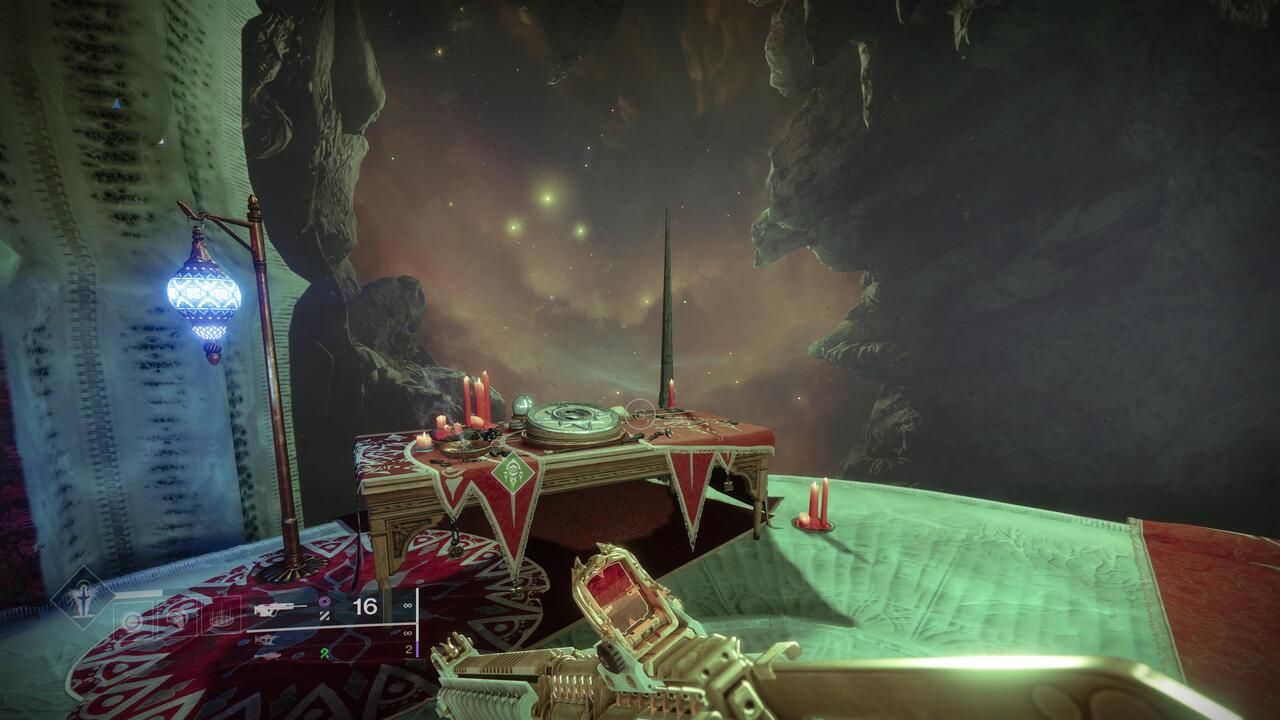Click the heavy ammo count showing 2
Viewport: 1280px width, 720px height.
pyautogui.click(x=408, y=648)
